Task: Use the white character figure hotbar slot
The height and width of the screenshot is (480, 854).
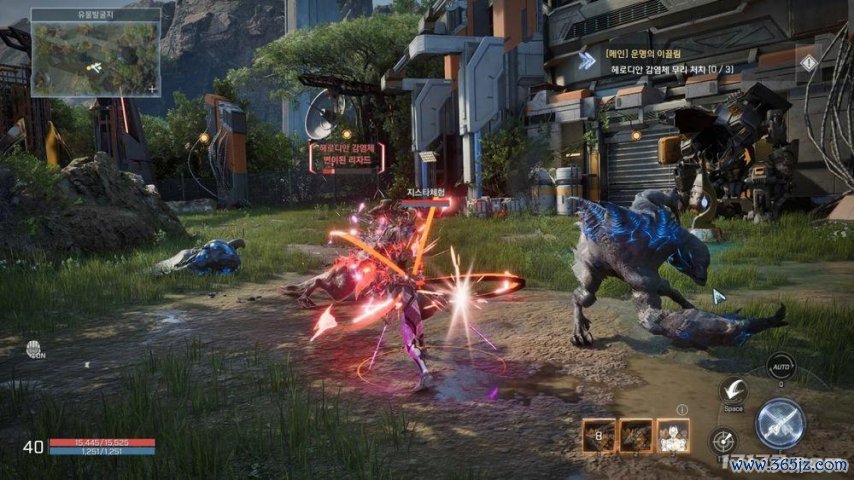Action: tap(672, 436)
